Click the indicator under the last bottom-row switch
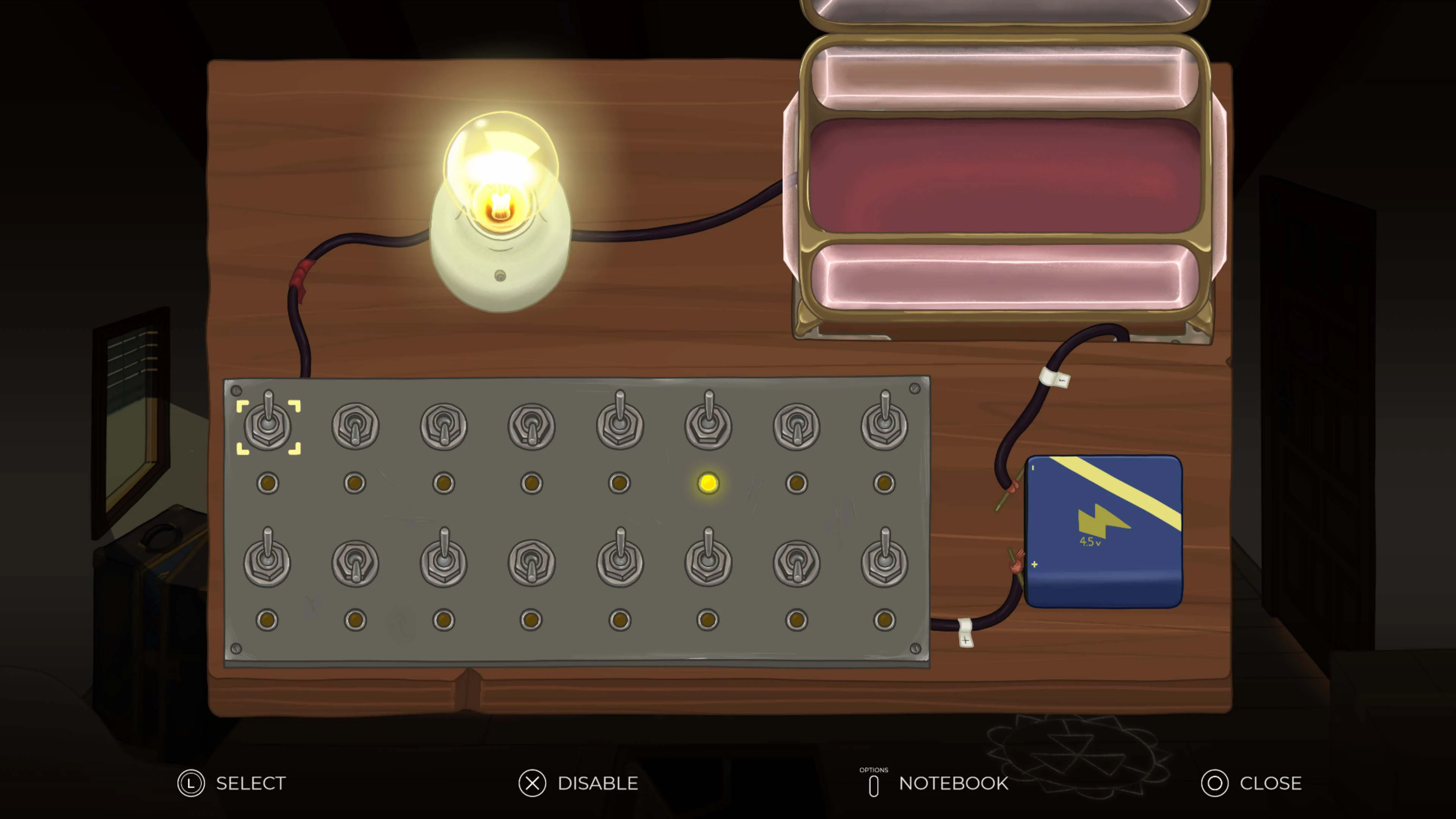 tap(885, 620)
